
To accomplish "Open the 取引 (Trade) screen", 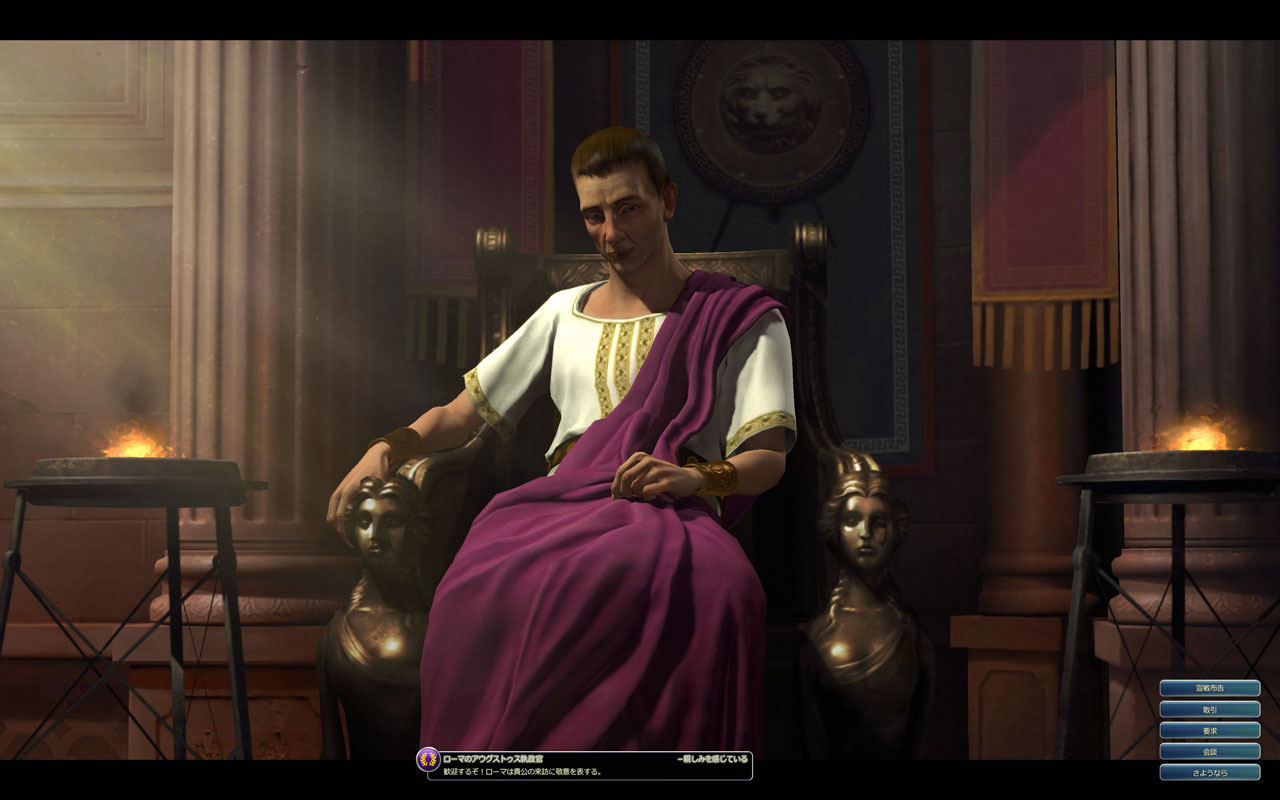I will tap(1209, 709).
